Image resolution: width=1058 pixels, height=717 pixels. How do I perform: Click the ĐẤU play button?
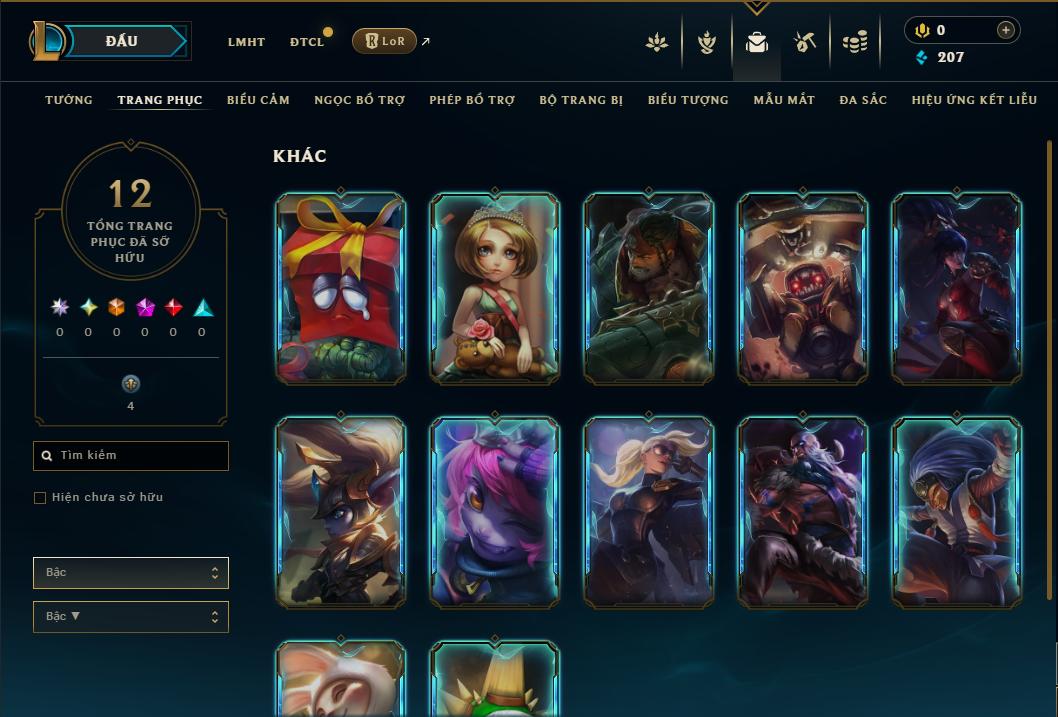(121, 41)
